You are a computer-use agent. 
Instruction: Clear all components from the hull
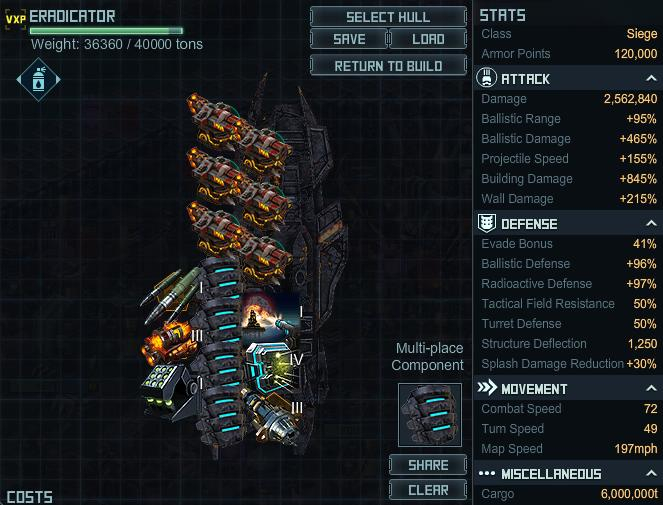coord(428,490)
